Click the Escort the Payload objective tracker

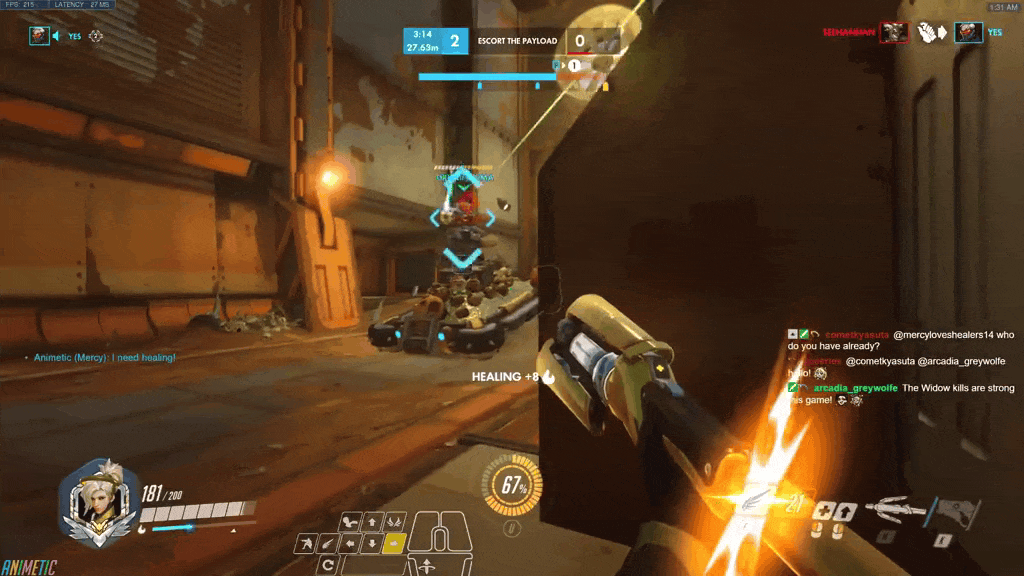tap(518, 41)
